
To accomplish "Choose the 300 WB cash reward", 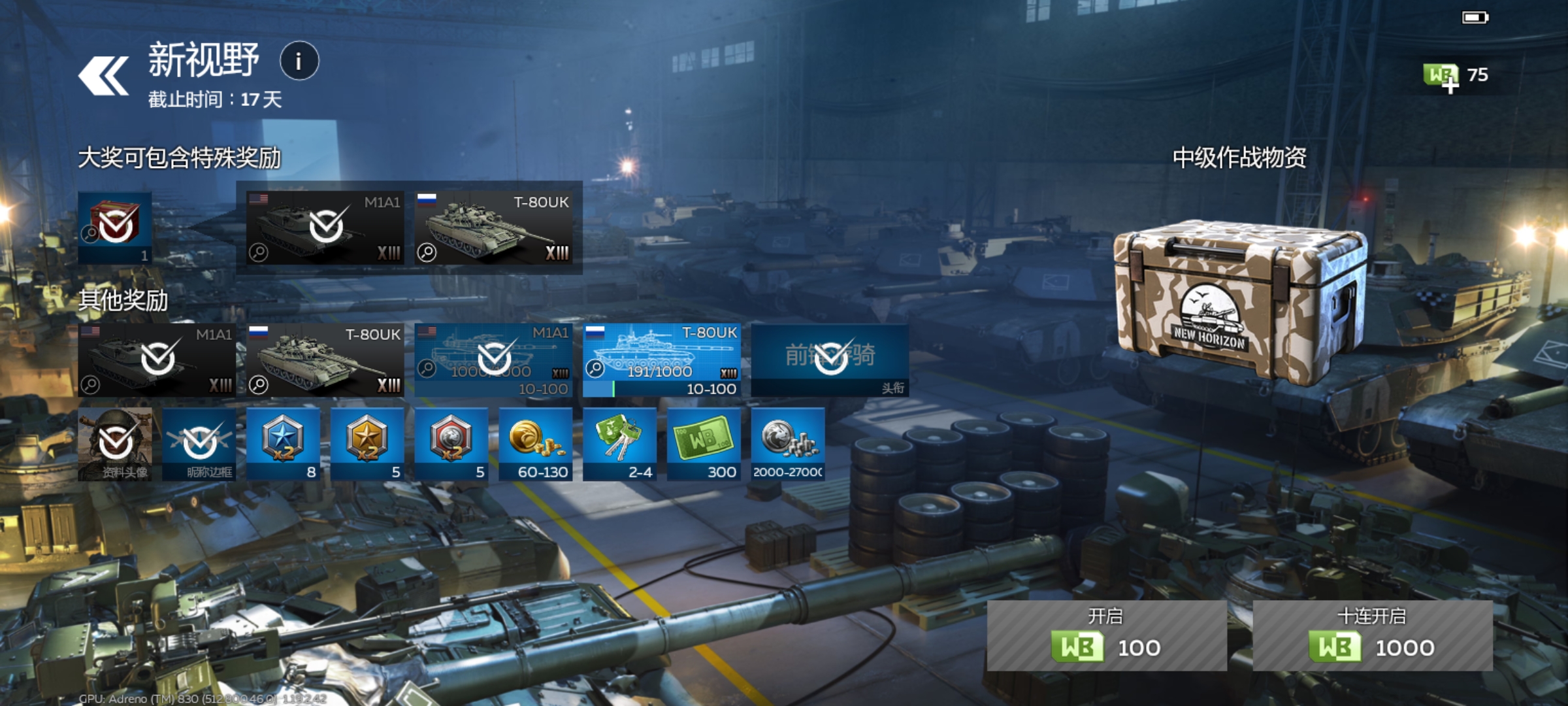I will (x=704, y=445).
